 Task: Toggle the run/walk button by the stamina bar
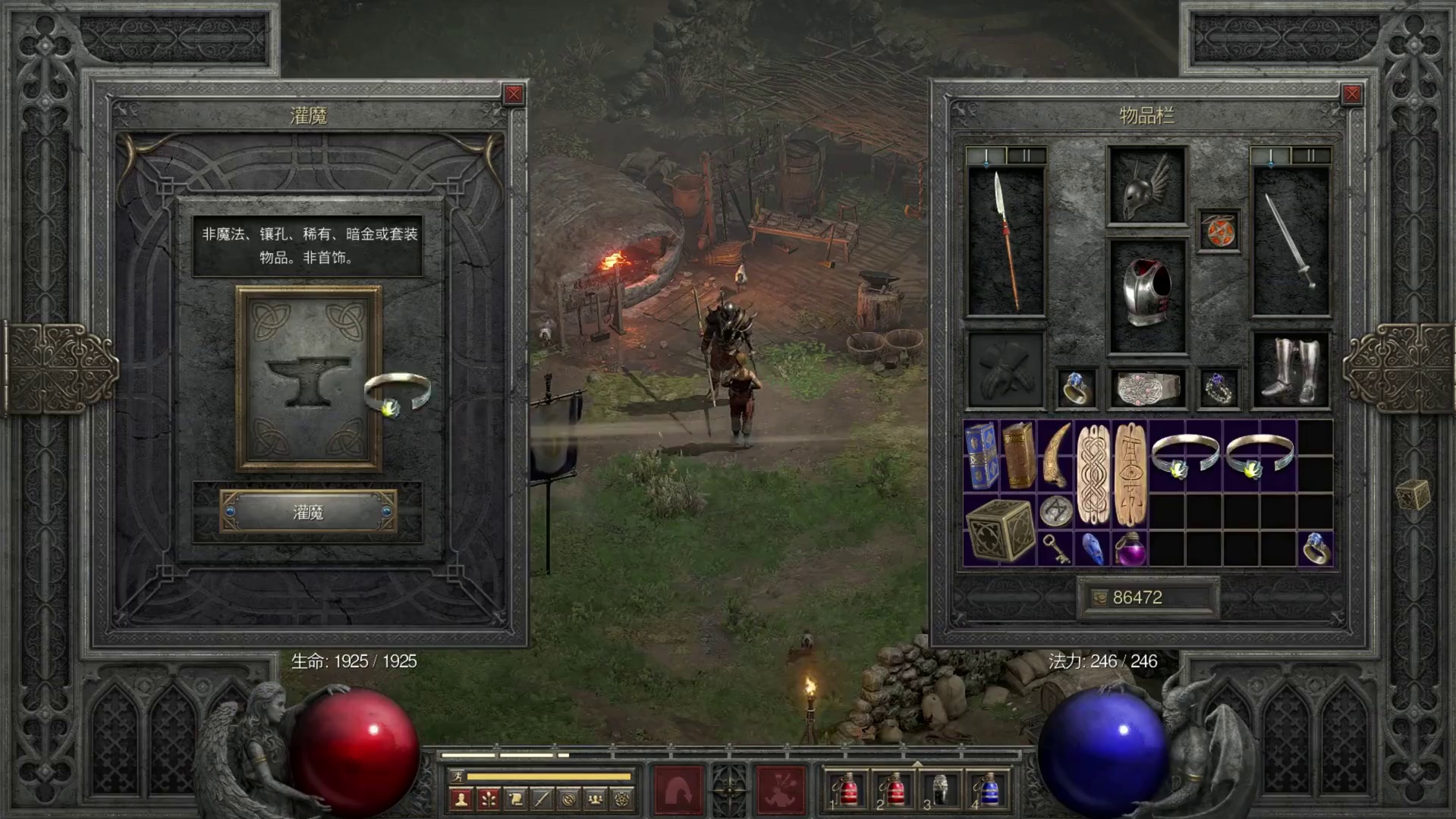(x=457, y=777)
